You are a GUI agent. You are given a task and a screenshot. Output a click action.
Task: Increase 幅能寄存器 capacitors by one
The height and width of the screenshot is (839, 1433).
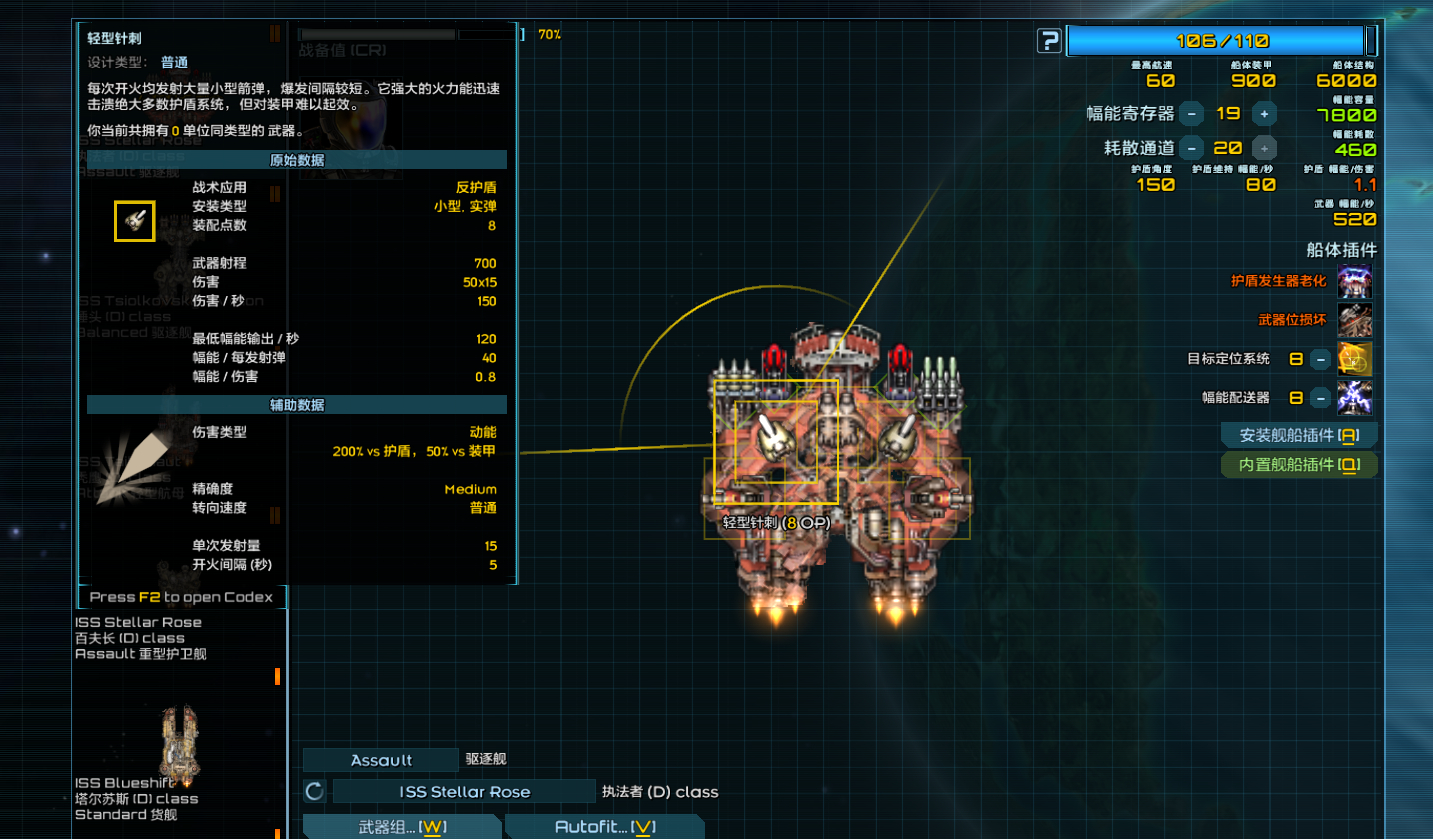pyautogui.click(x=1264, y=114)
